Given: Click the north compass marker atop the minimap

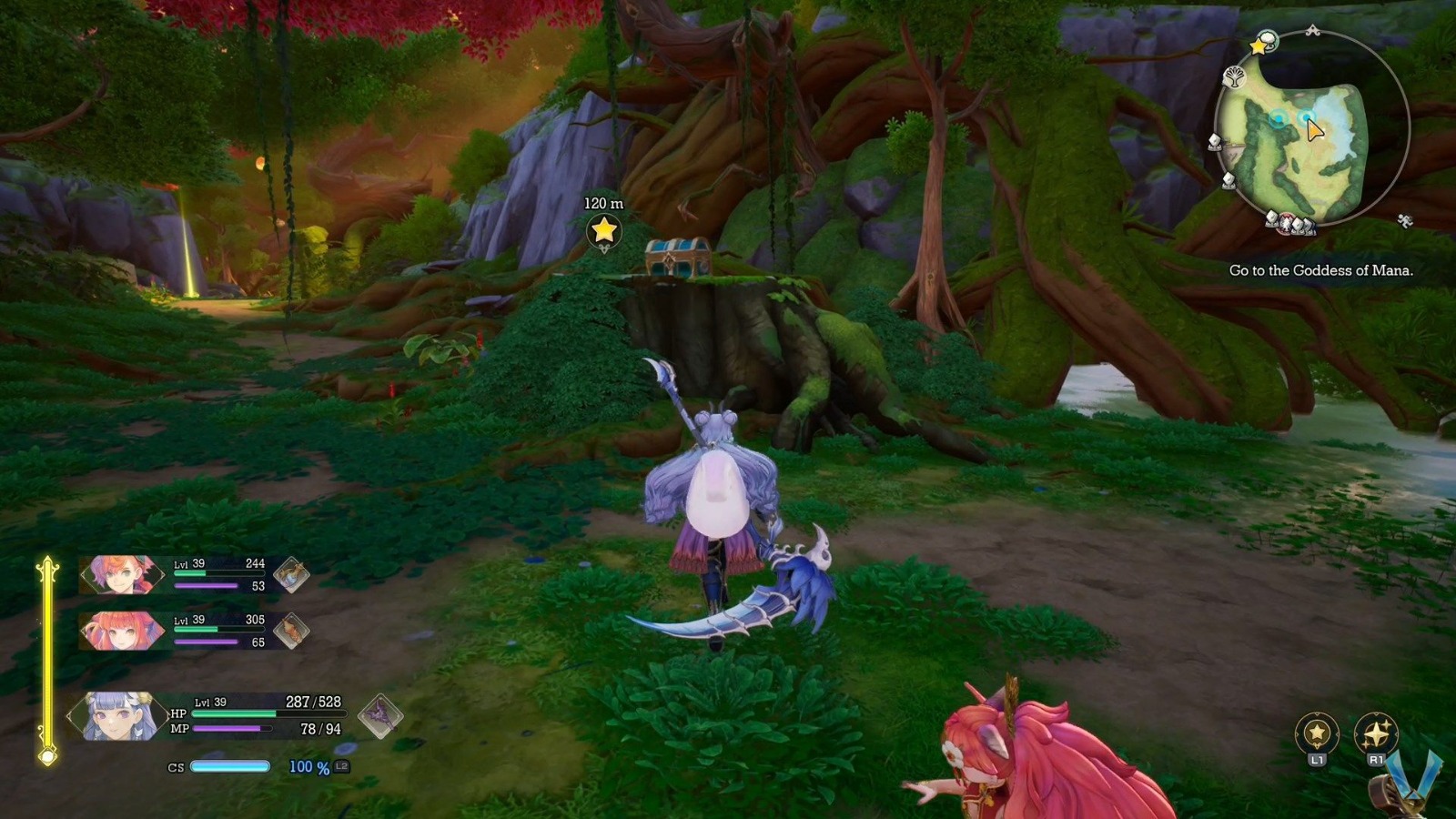Looking at the screenshot, I should pyautogui.click(x=1312, y=29).
